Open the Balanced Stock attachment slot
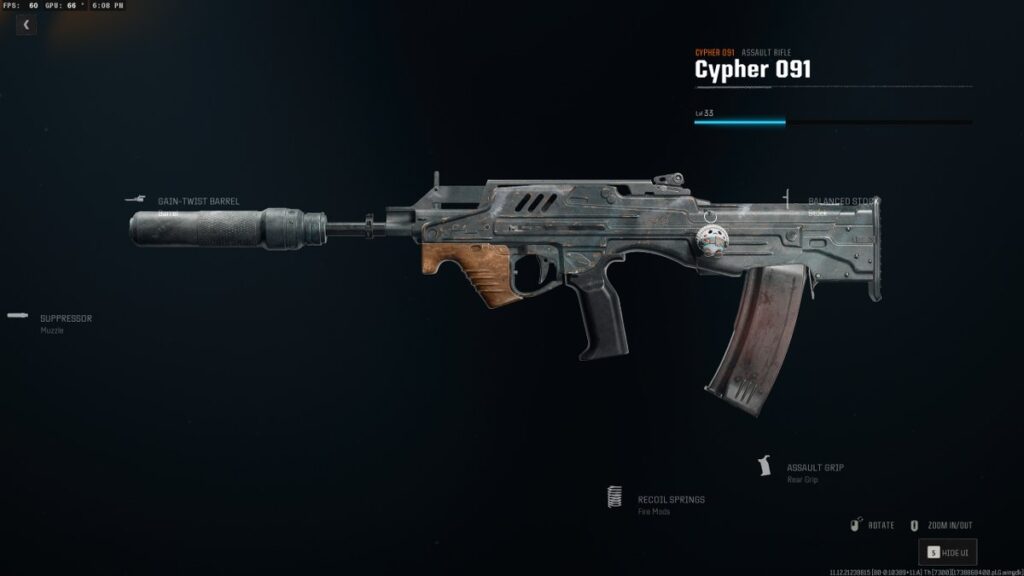The width and height of the screenshot is (1024, 576). tap(843, 202)
